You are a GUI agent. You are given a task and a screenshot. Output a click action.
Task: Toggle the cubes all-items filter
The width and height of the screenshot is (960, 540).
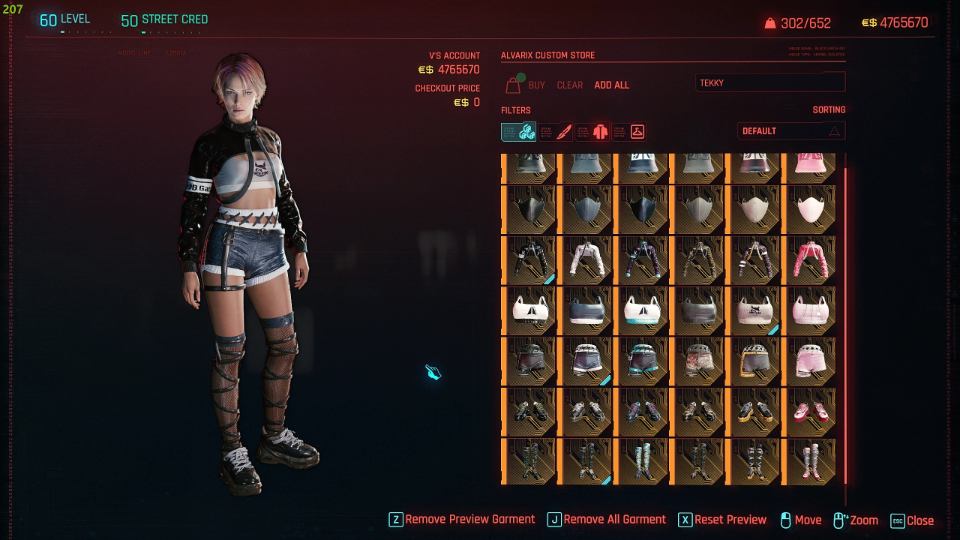coord(519,131)
